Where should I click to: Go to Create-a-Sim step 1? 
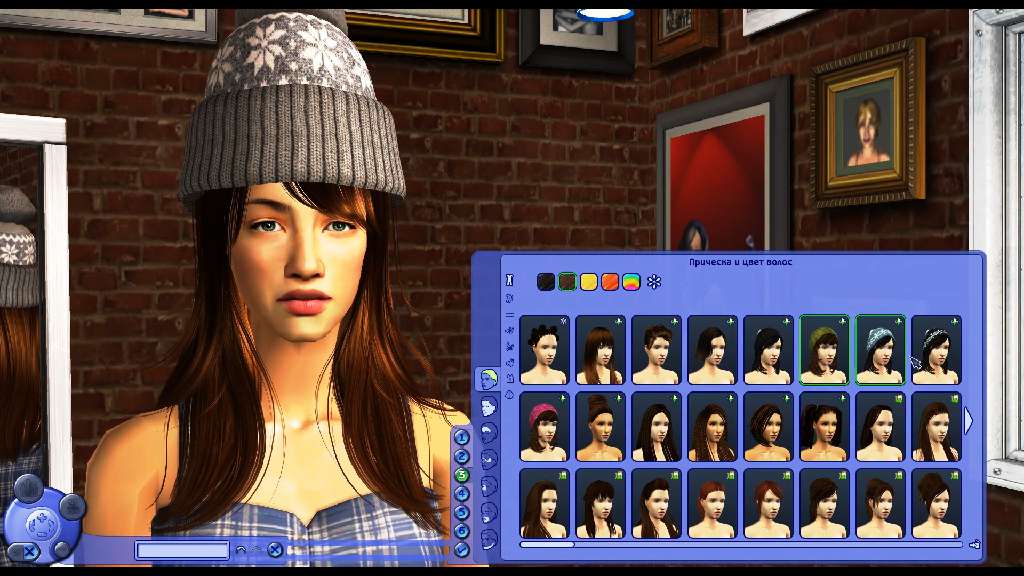click(462, 437)
